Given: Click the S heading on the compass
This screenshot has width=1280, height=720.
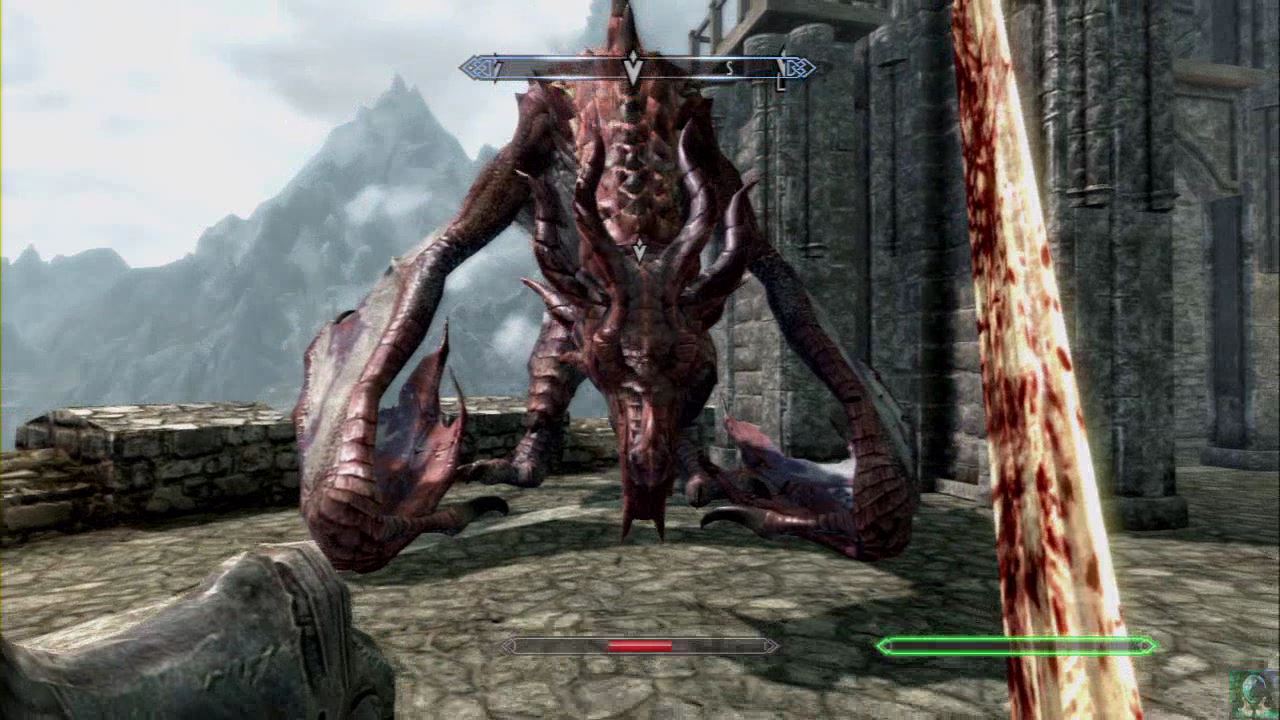Looking at the screenshot, I should coord(730,68).
